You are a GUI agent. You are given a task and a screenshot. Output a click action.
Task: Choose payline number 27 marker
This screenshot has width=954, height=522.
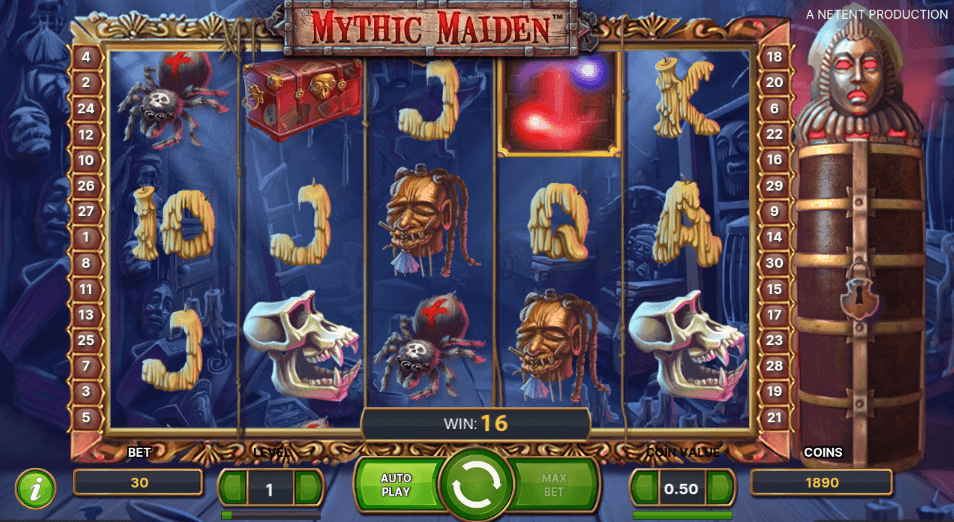[86, 212]
